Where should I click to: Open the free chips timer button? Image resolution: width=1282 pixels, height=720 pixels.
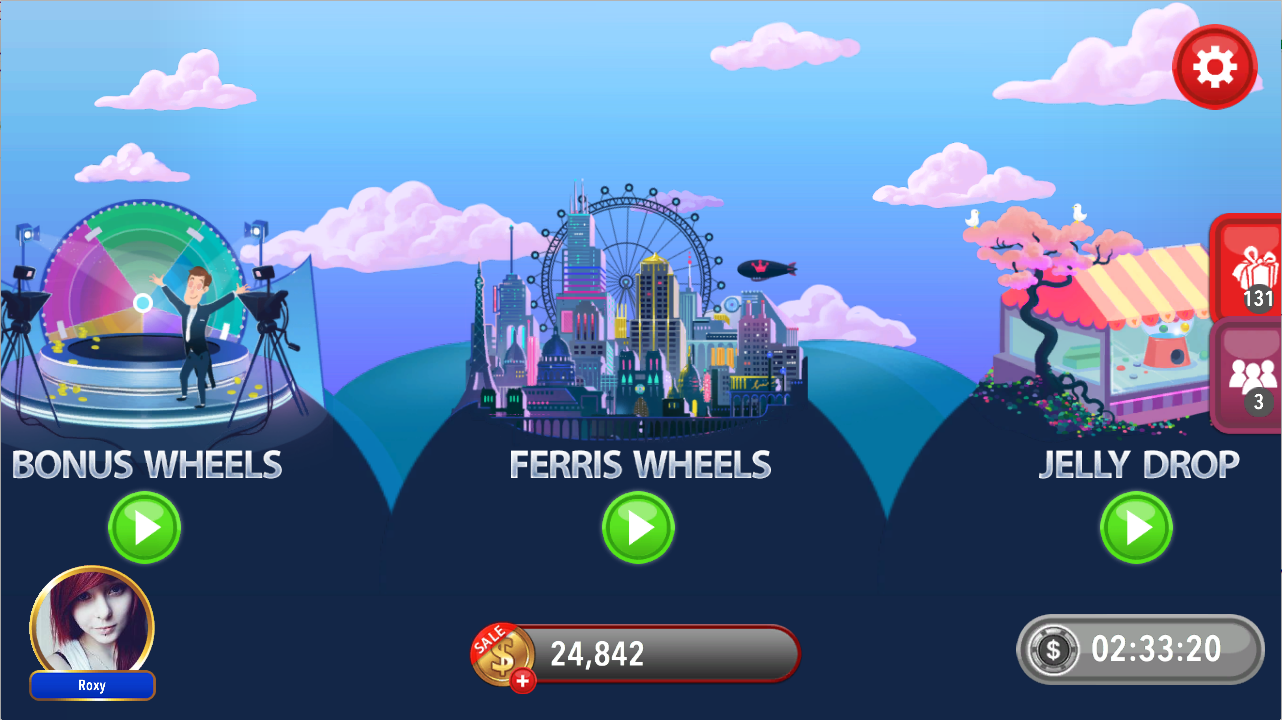[x=1140, y=649]
